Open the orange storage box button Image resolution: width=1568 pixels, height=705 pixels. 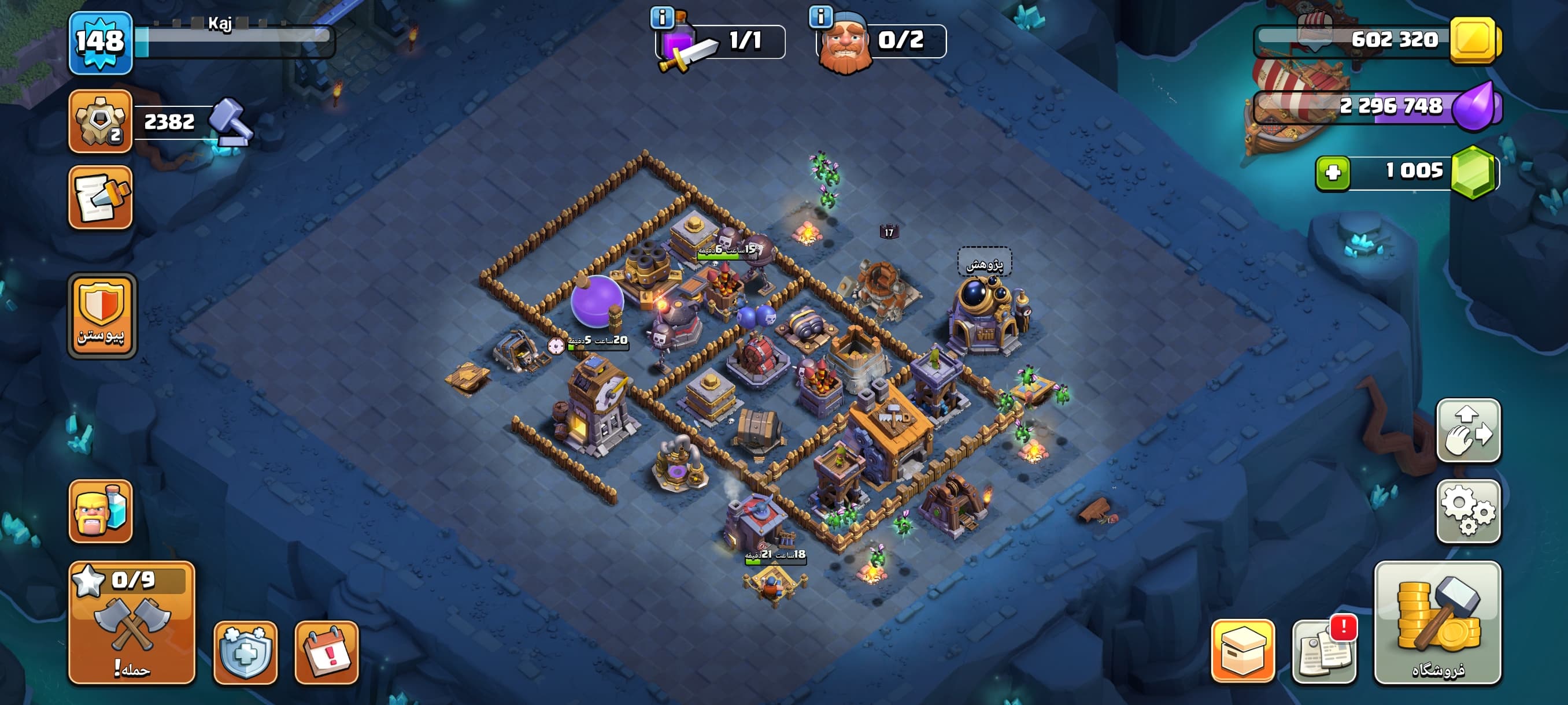(1242, 651)
